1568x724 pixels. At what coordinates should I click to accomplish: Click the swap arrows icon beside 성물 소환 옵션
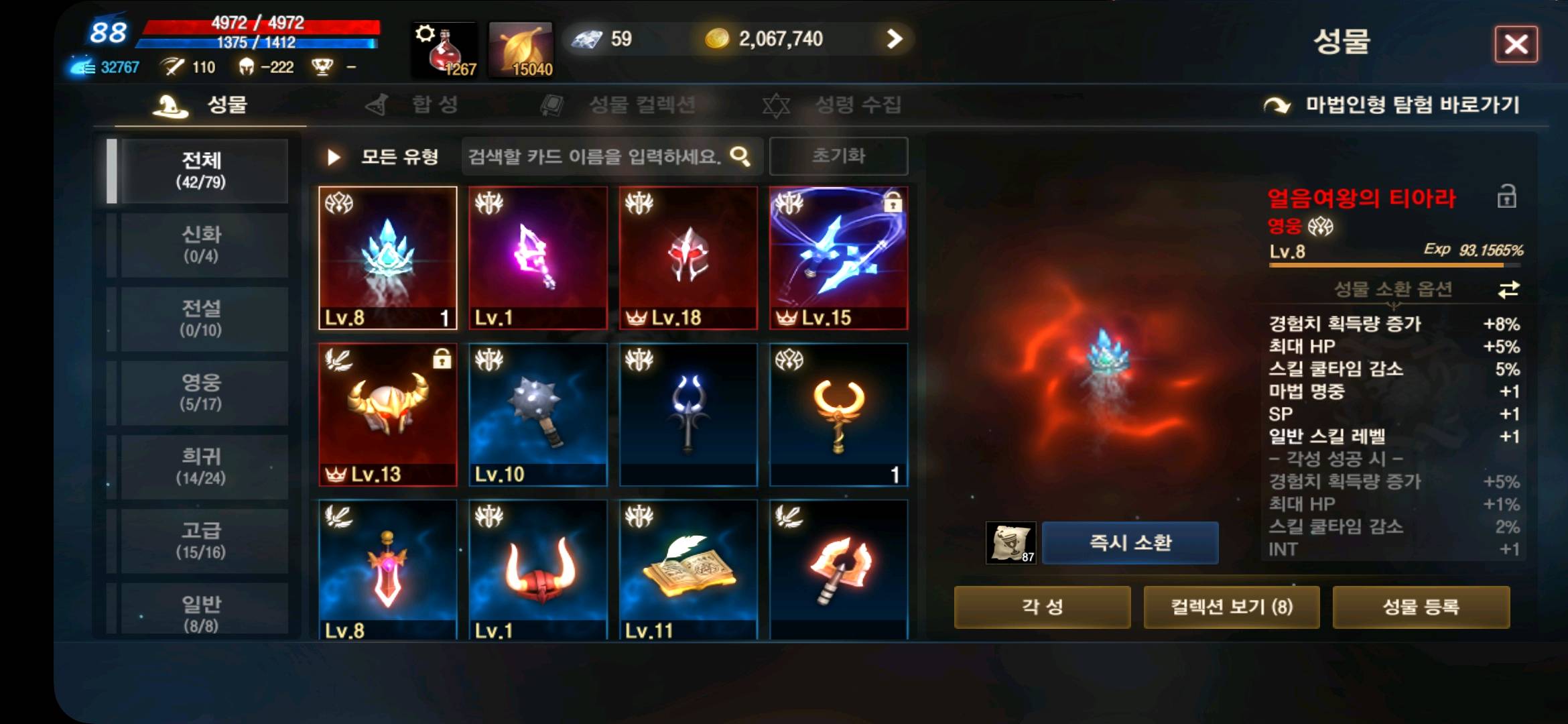(x=1509, y=292)
